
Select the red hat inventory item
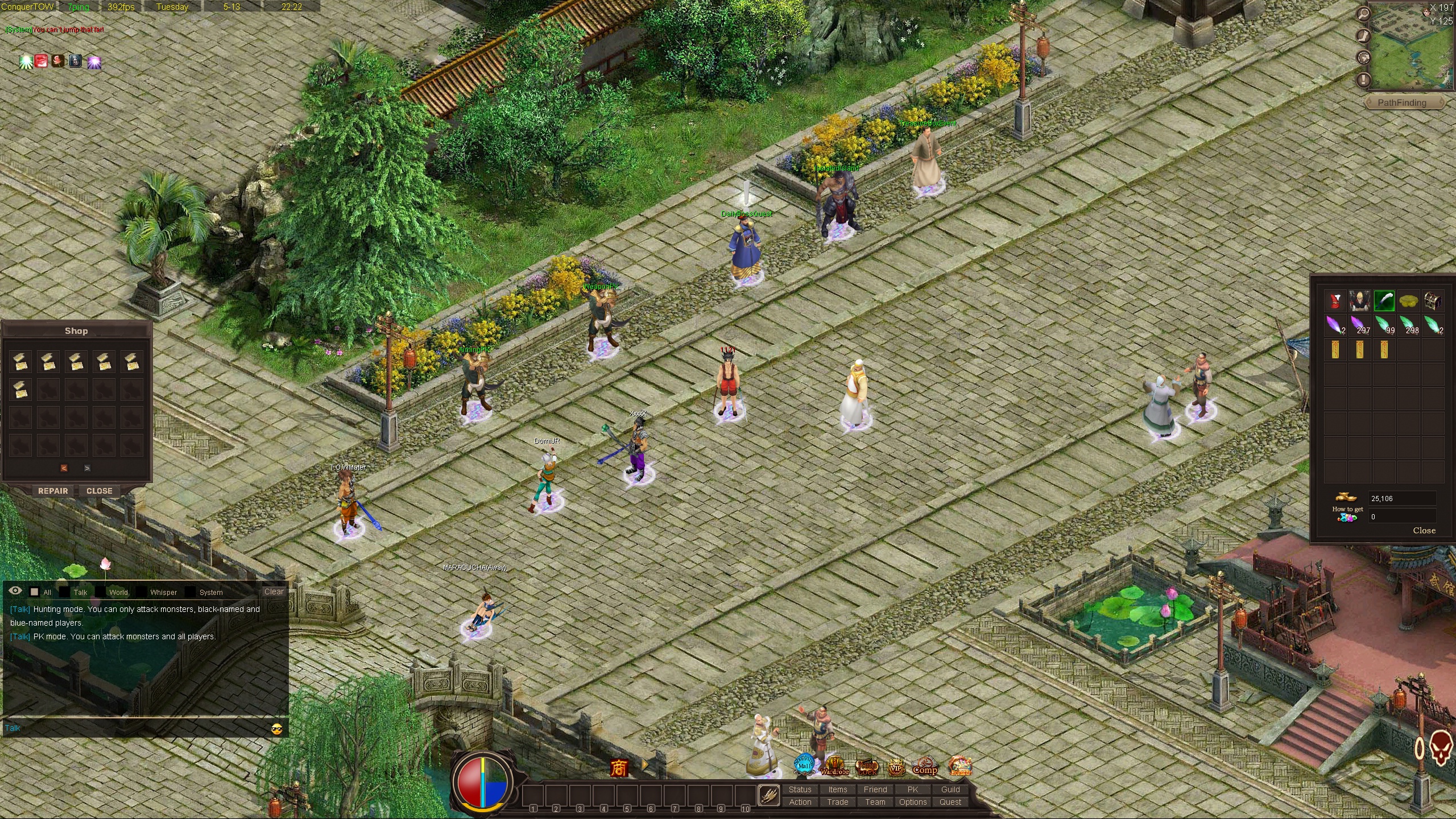1335,301
